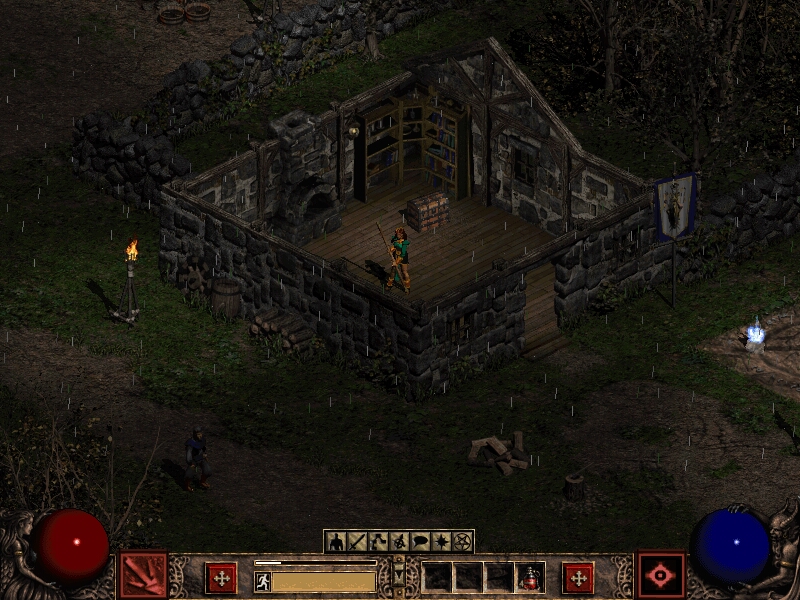The width and height of the screenshot is (800, 600).
Task: Open game menu via pentagram icon
Action: coord(462,541)
